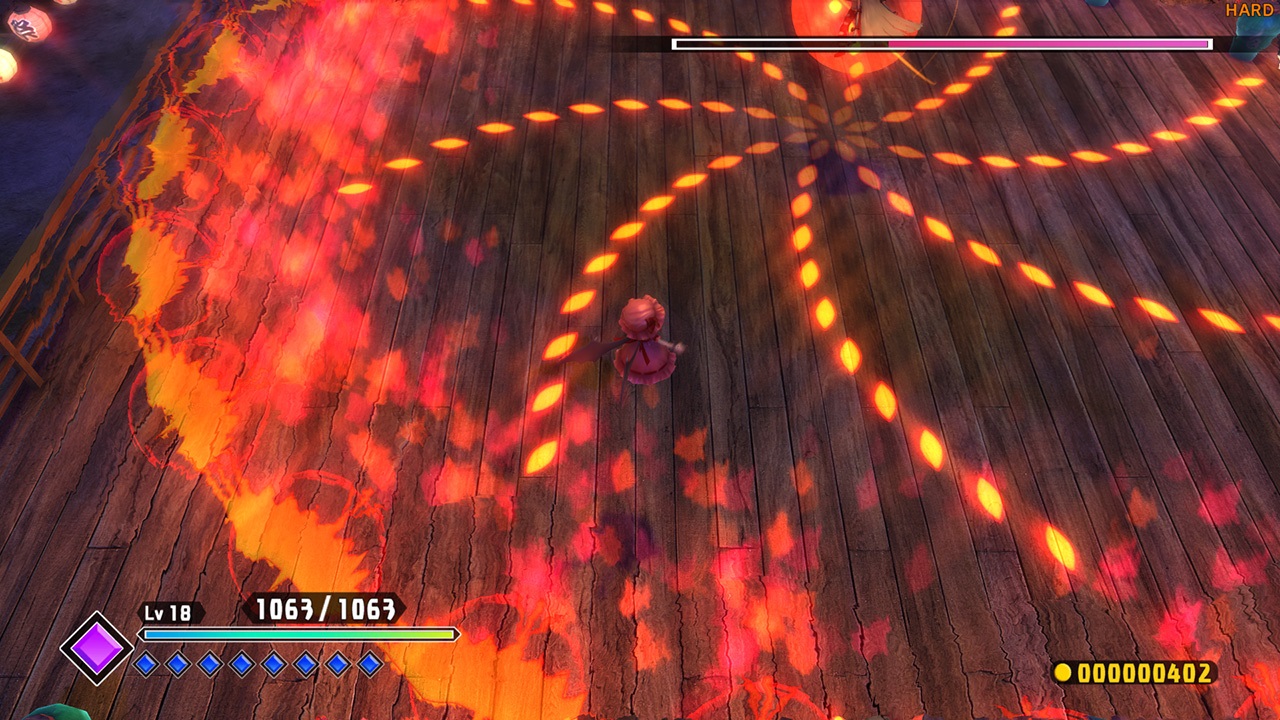
Task: Open the boss health bar details
Action: tap(940, 44)
